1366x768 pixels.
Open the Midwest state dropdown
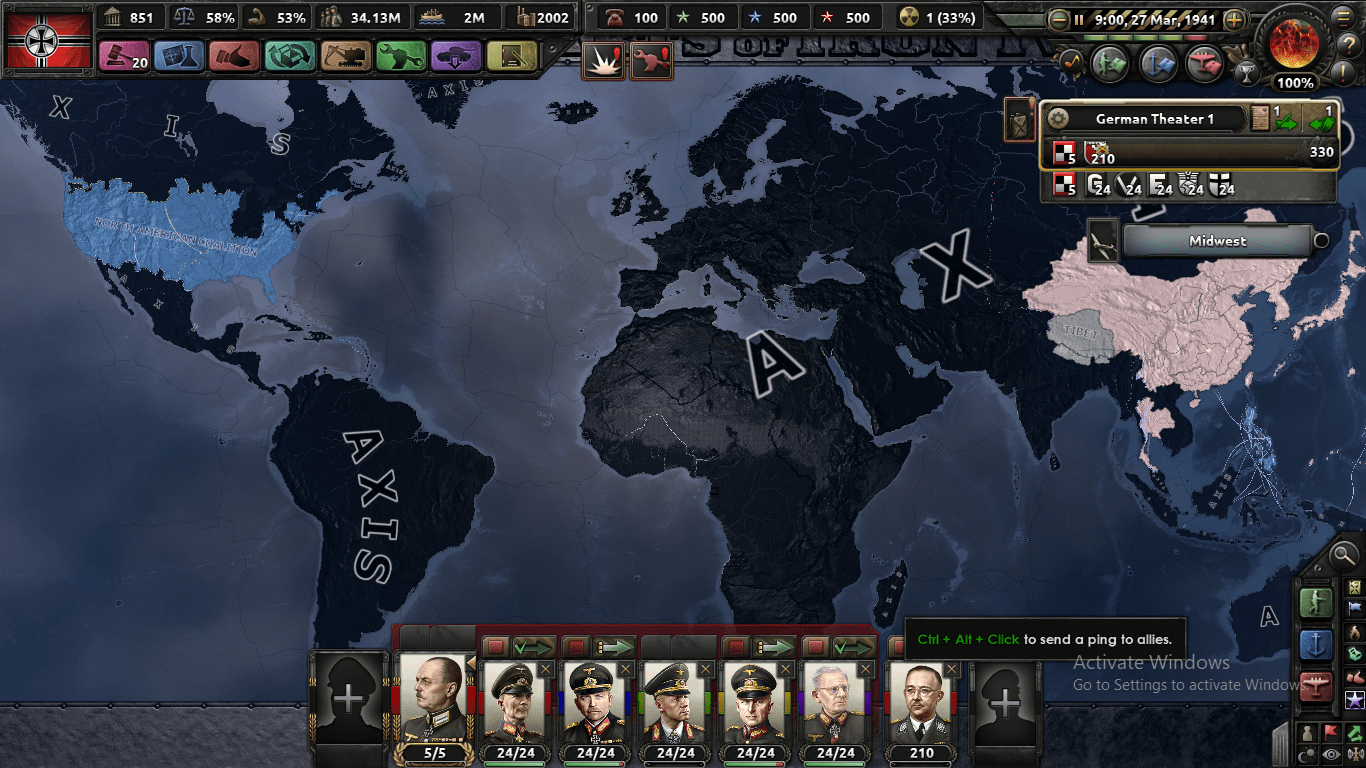click(1217, 241)
